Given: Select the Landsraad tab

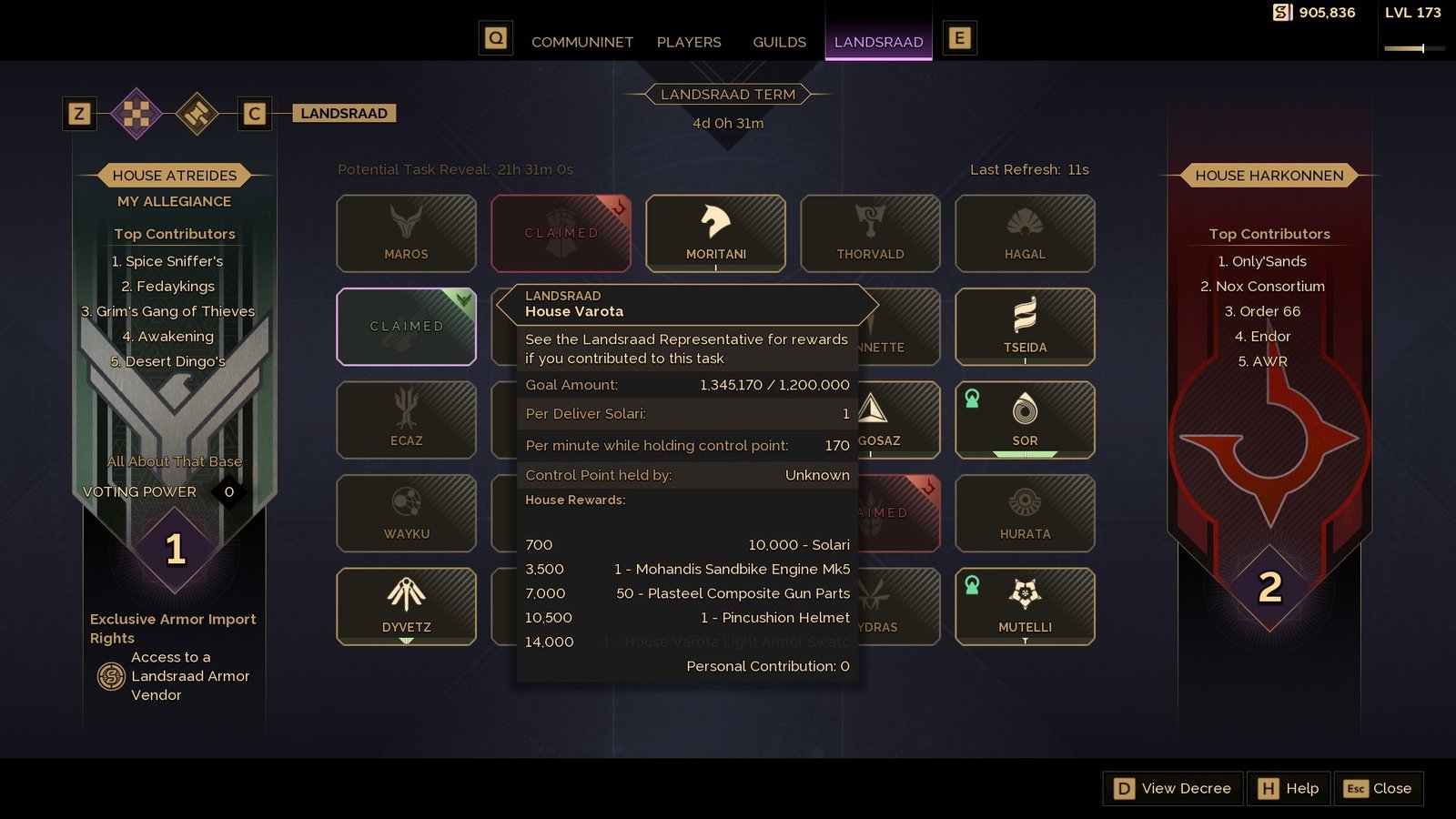Looking at the screenshot, I should (878, 42).
